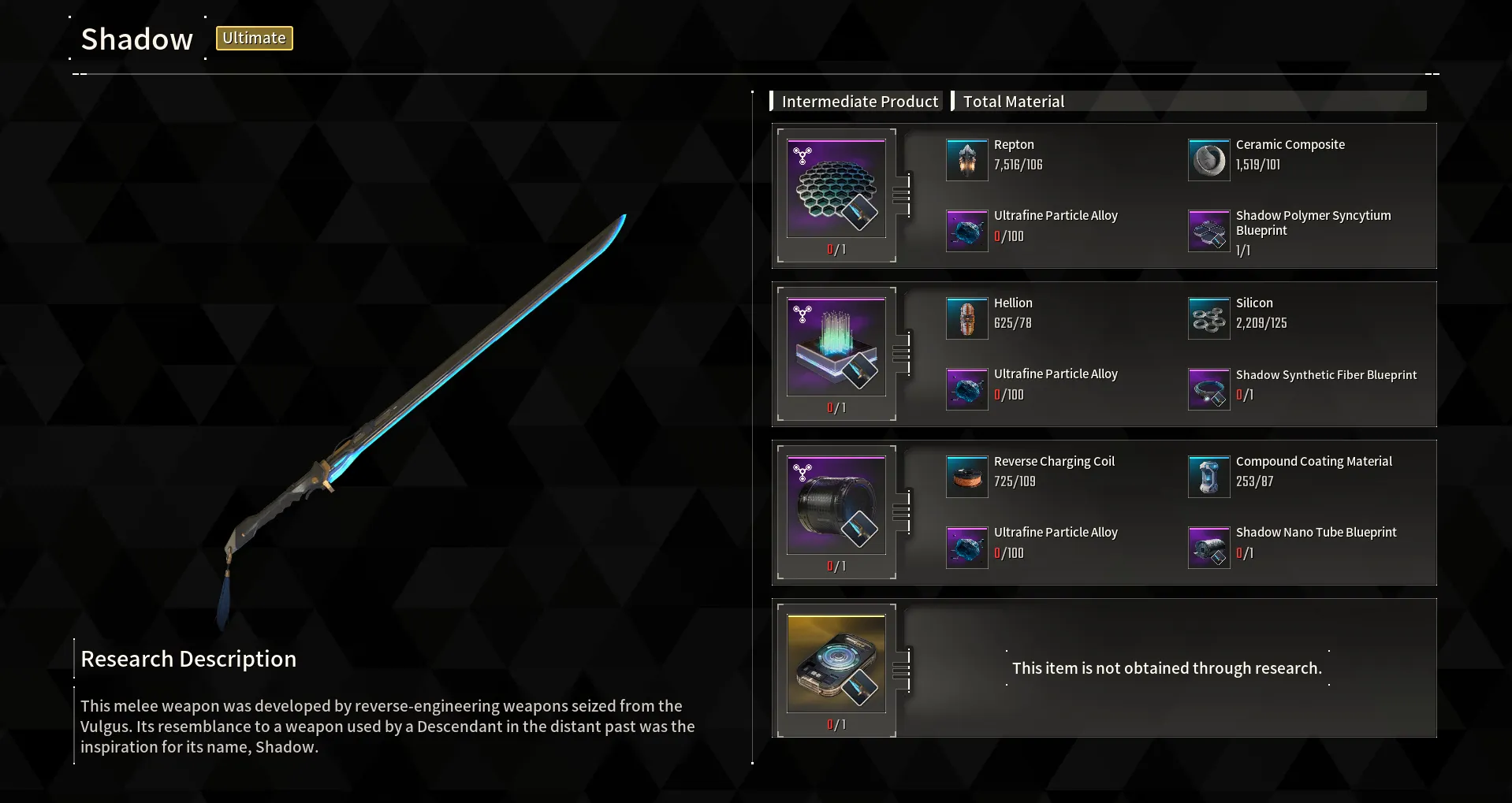1512x803 pixels.
Task: Open the Total Material tab
Action: click(1013, 102)
